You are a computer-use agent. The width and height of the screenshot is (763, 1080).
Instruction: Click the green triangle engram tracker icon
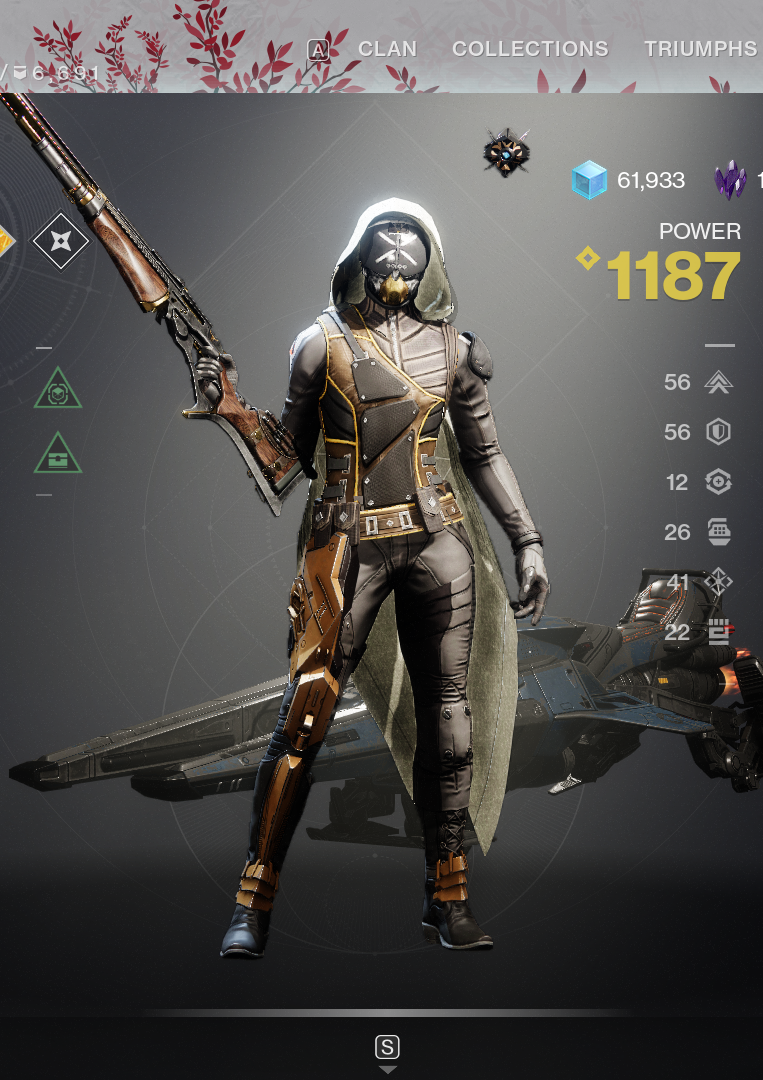(57, 387)
